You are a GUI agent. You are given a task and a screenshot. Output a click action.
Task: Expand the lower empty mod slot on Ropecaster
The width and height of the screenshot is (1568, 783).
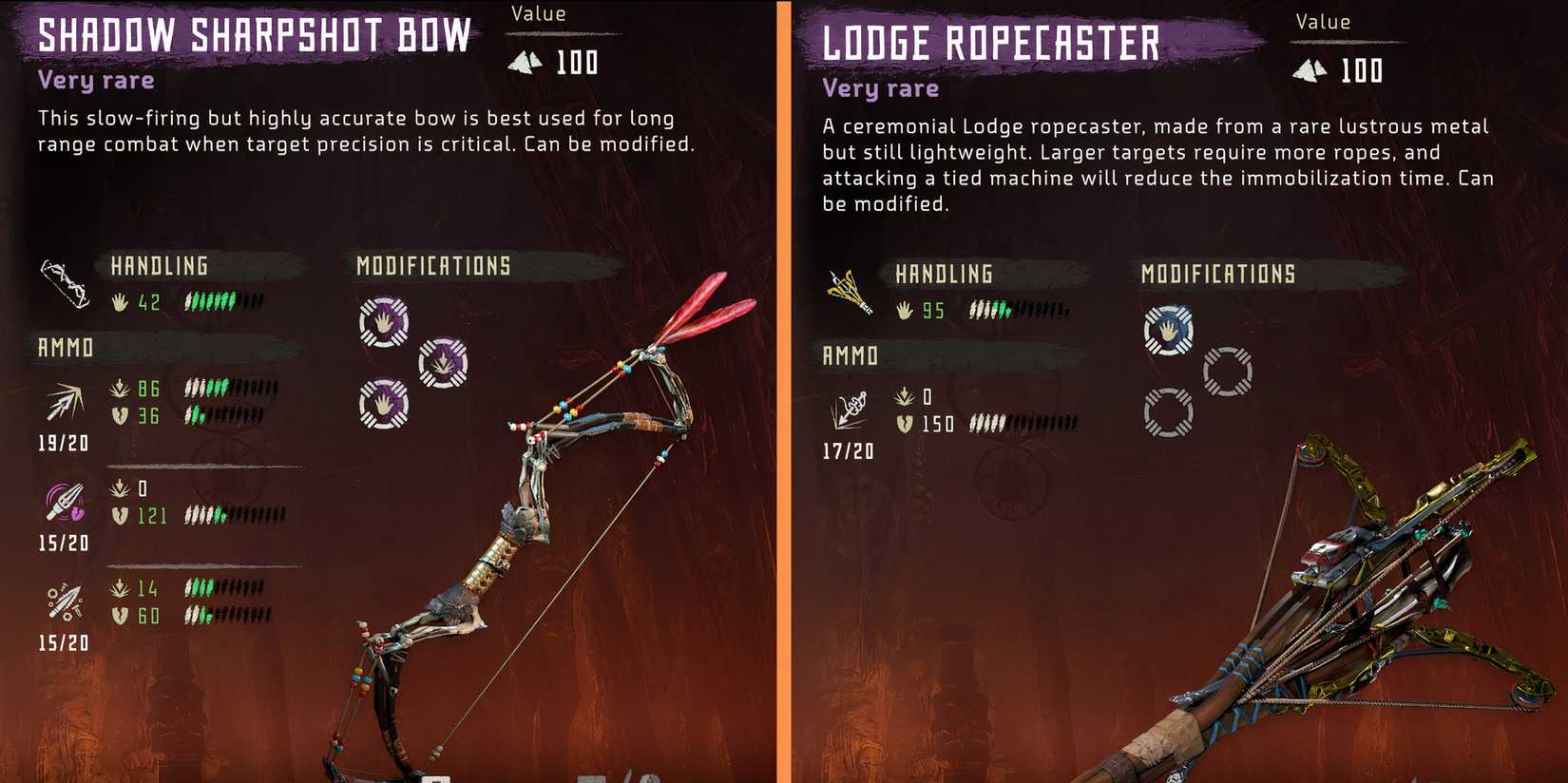tap(1167, 411)
